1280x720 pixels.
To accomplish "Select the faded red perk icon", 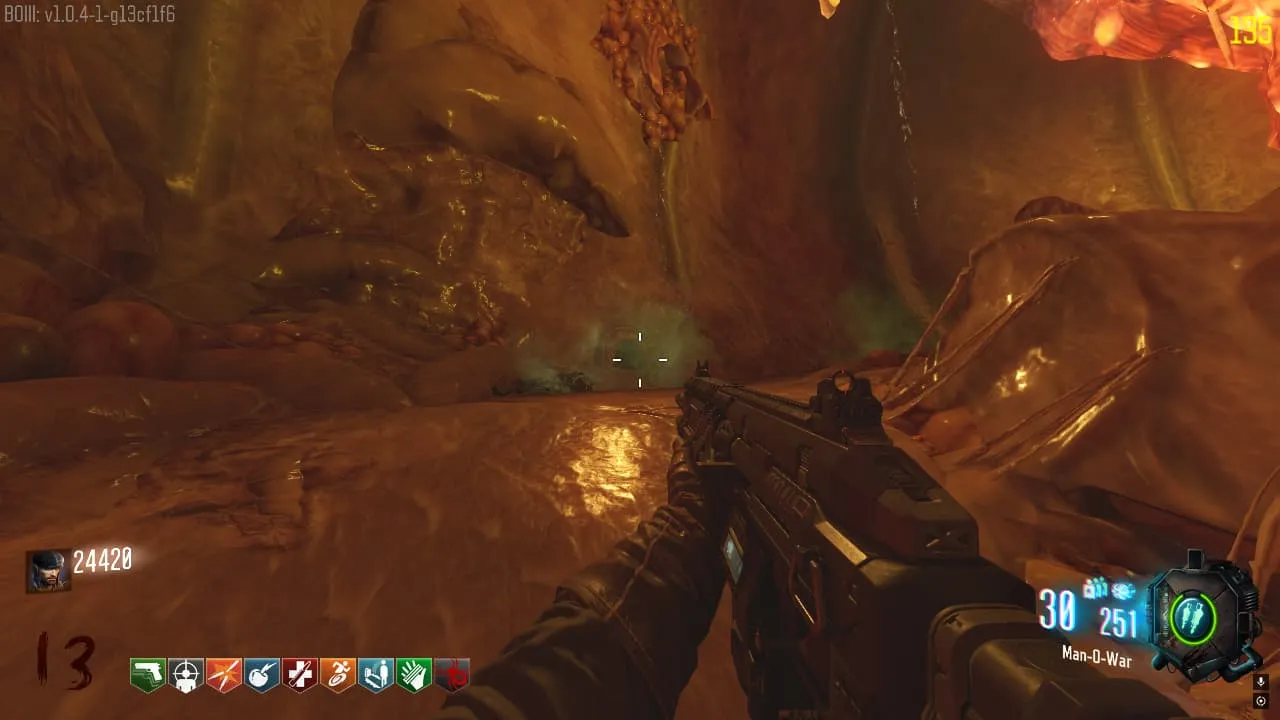I will [x=451, y=675].
